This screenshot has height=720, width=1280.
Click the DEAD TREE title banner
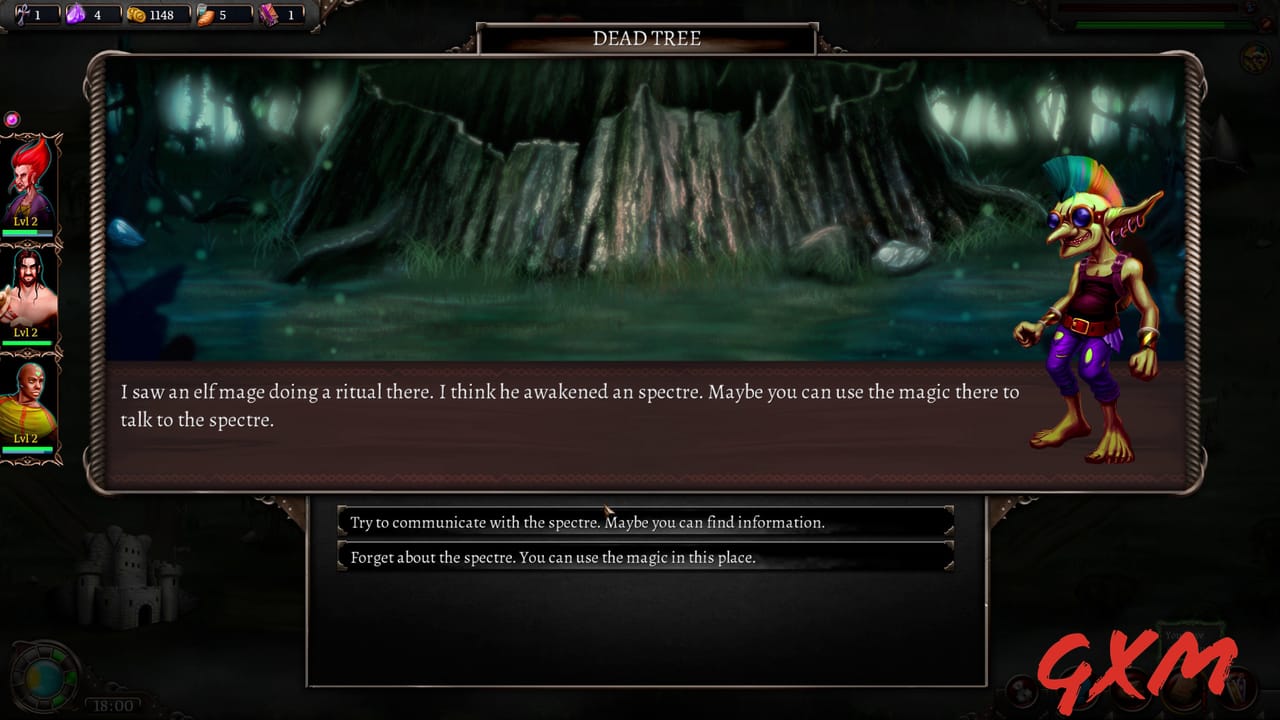(x=646, y=39)
